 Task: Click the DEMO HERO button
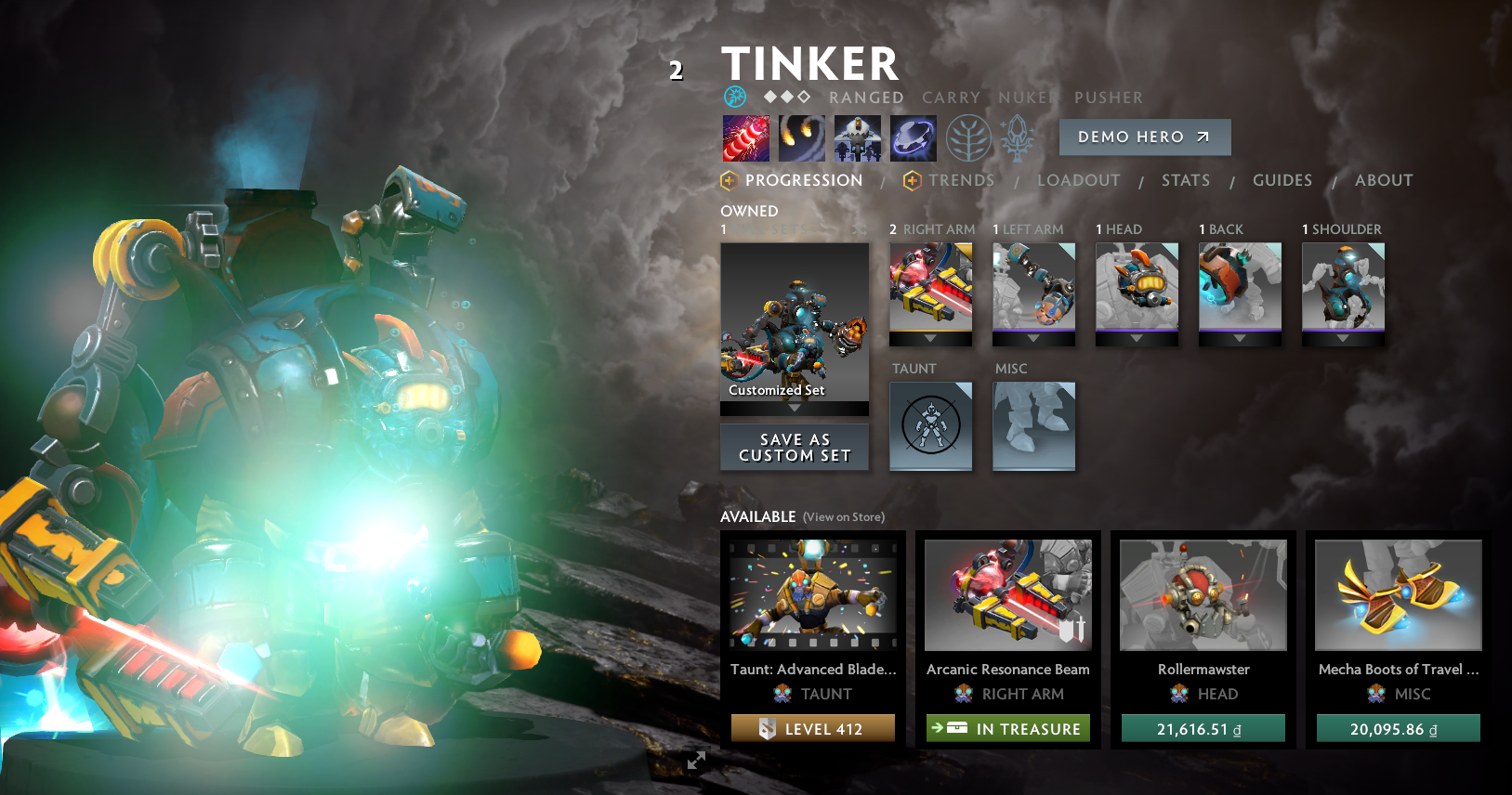(1144, 137)
